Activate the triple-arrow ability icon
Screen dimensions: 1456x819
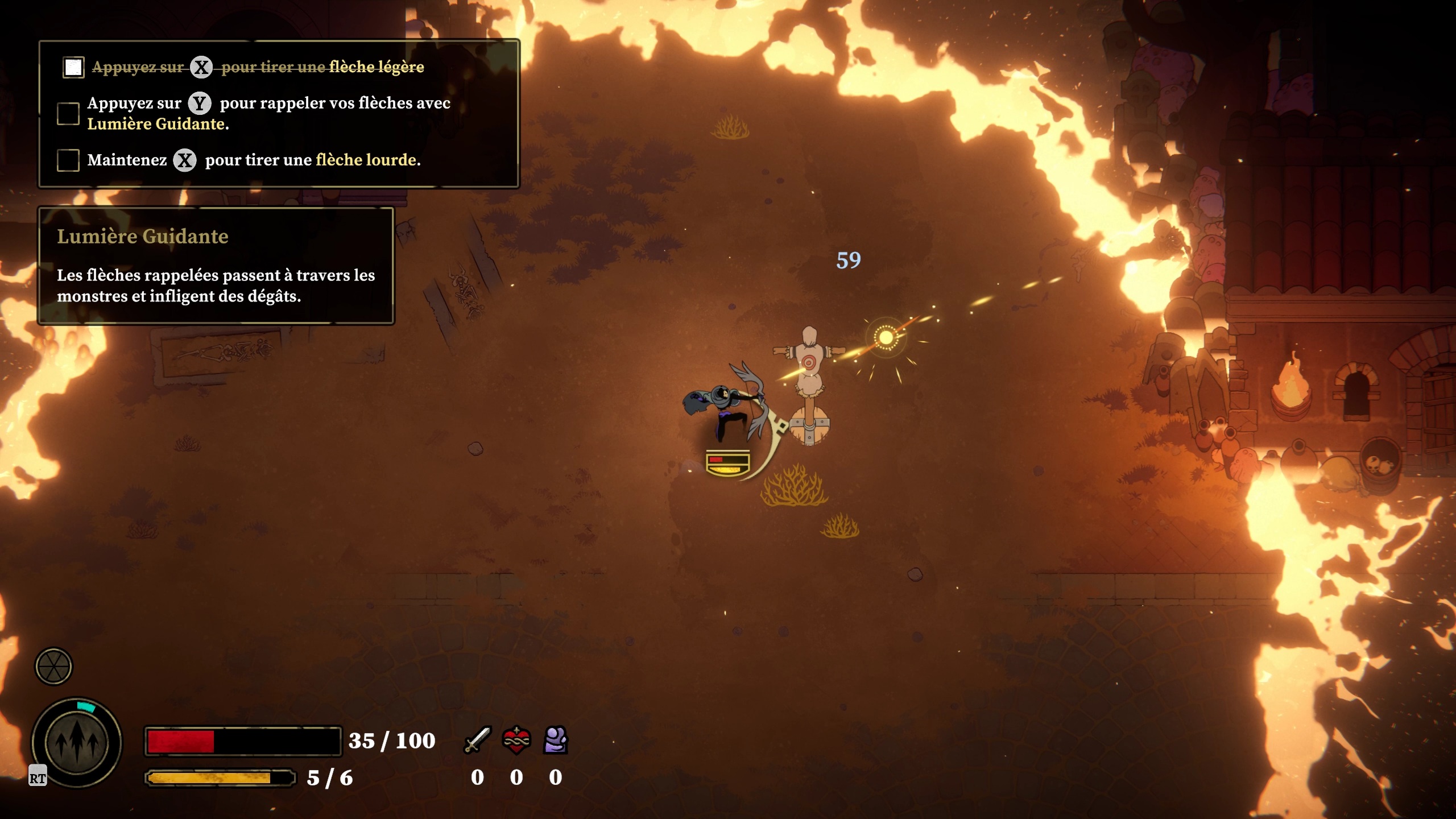click(x=77, y=742)
